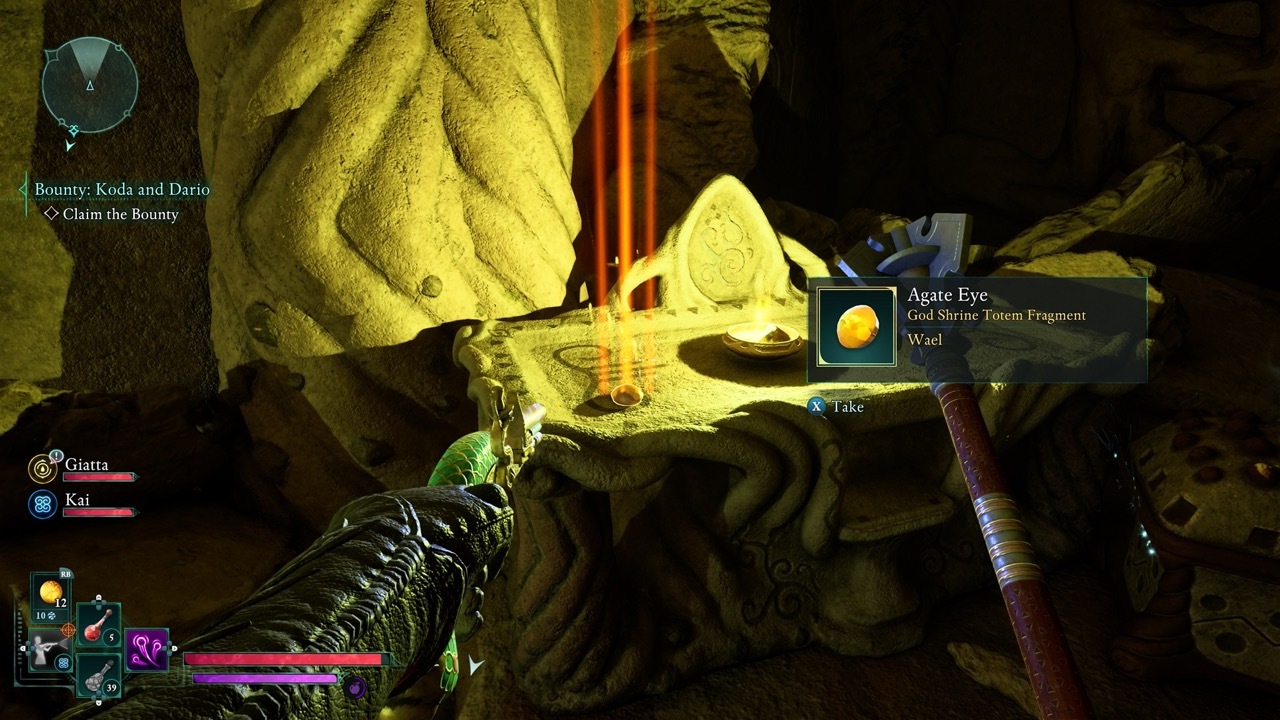Use the golden orb throwable slot
The image size is (1280, 720).
(x=50, y=593)
